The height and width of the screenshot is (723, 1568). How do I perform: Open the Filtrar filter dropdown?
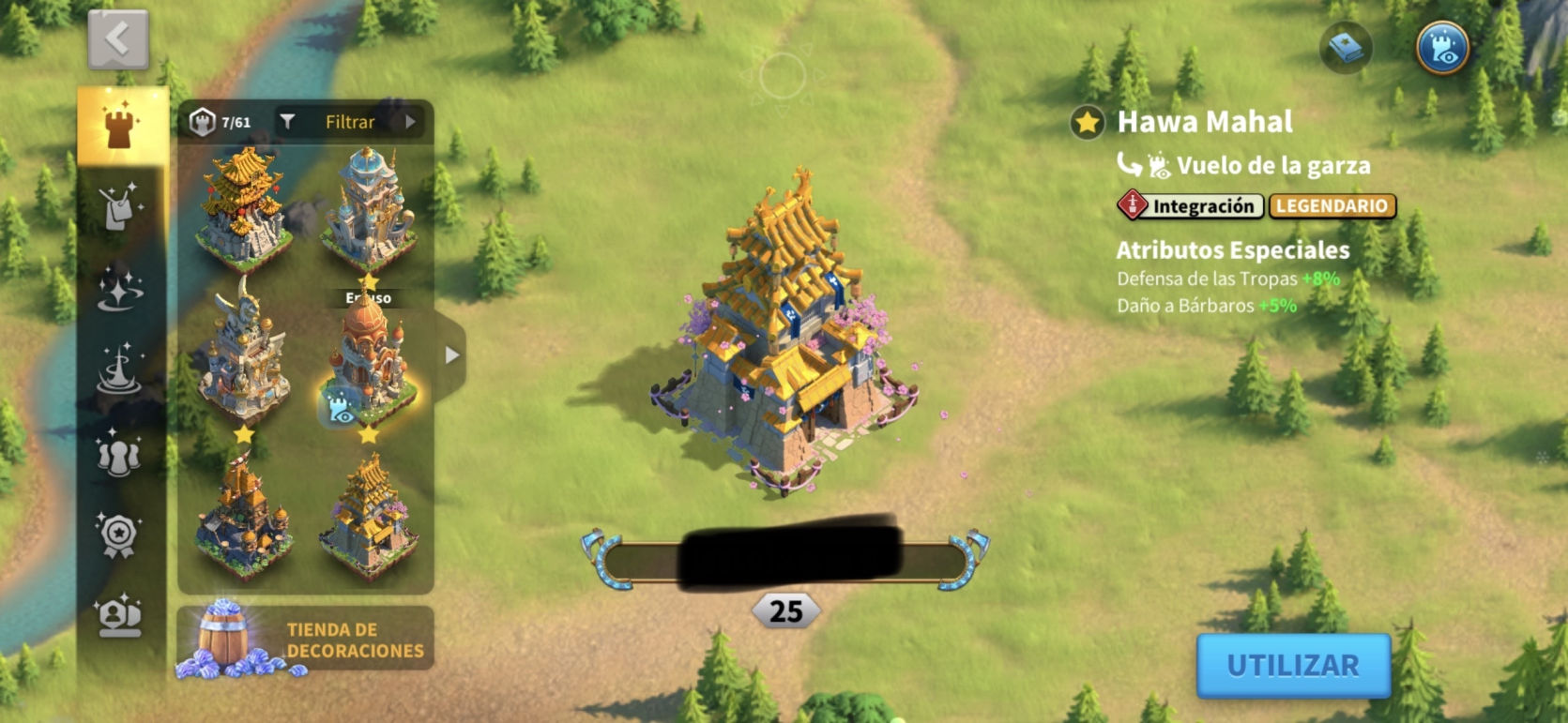pyautogui.click(x=349, y=122)
